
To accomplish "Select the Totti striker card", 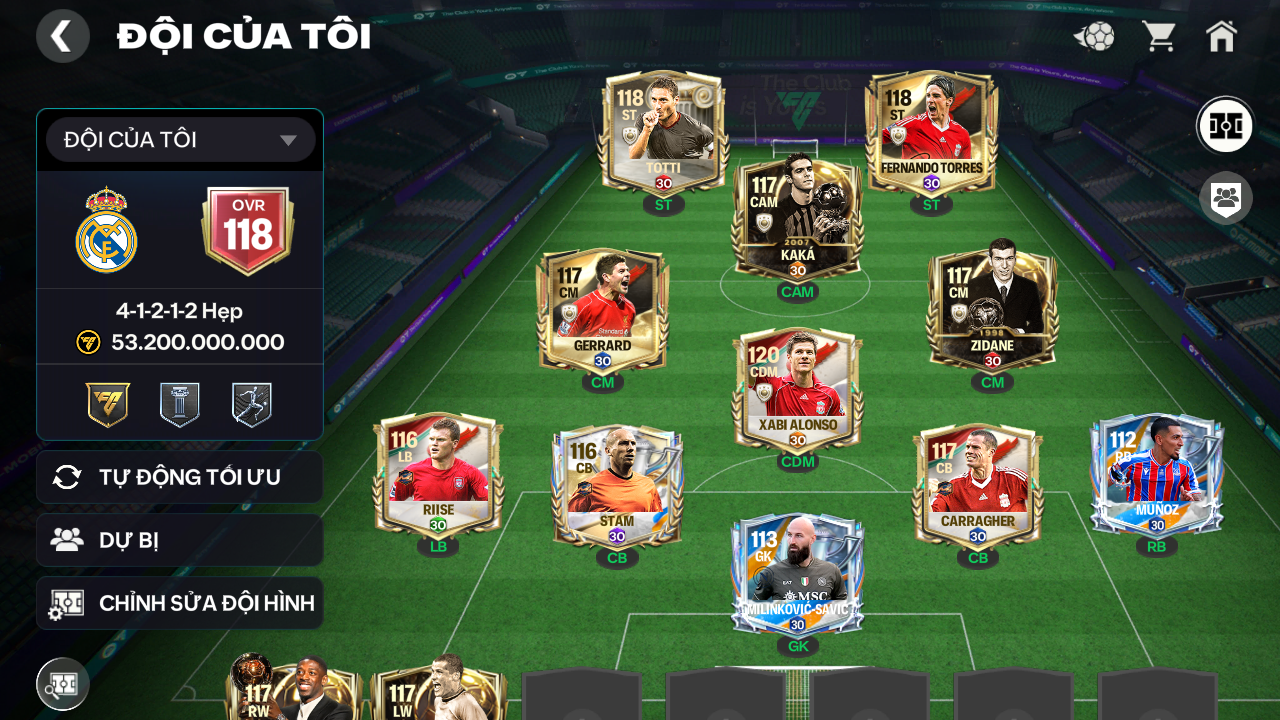I will pos(663,132).
